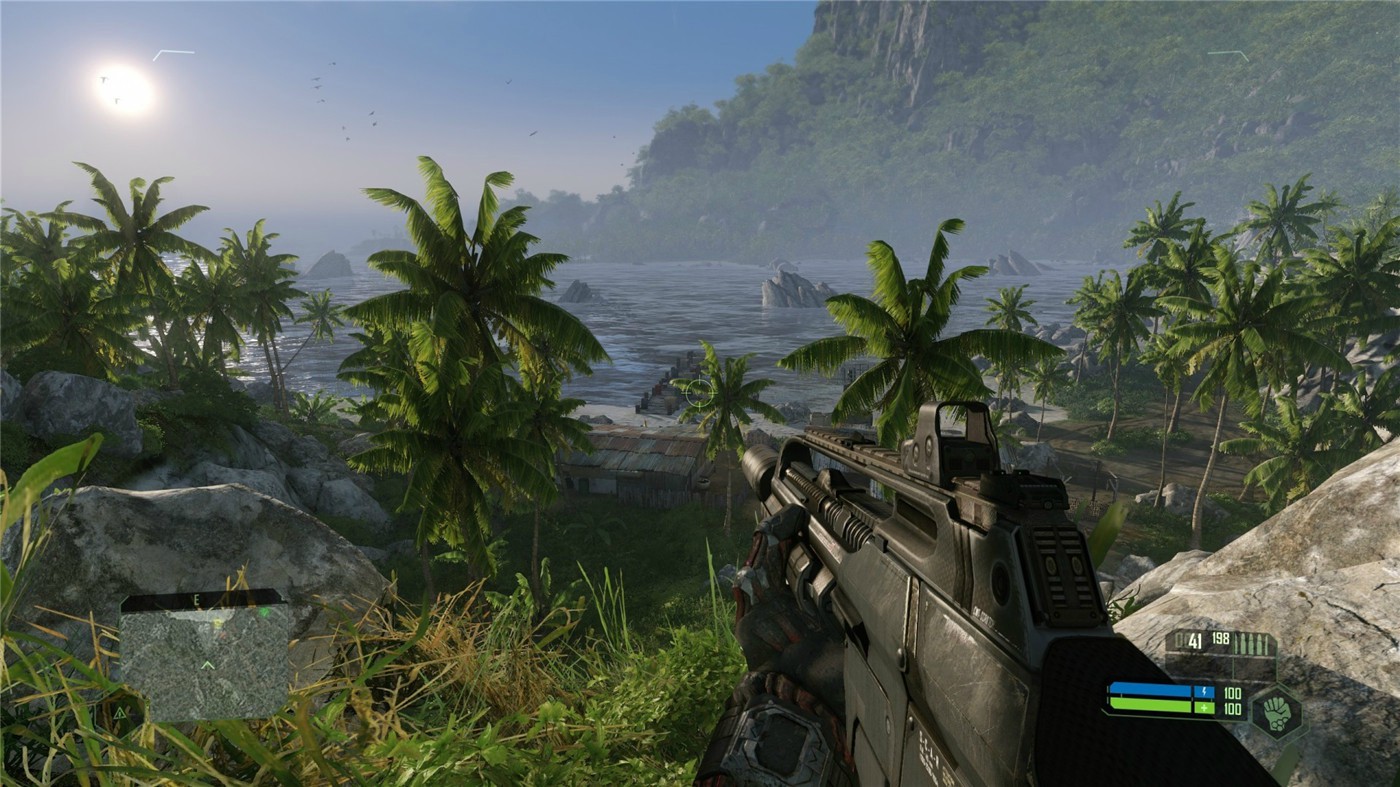This screenshot has width=1400, height=787.
Task: Select the yellow objective marker on the minimap
Action: [217, 623]
